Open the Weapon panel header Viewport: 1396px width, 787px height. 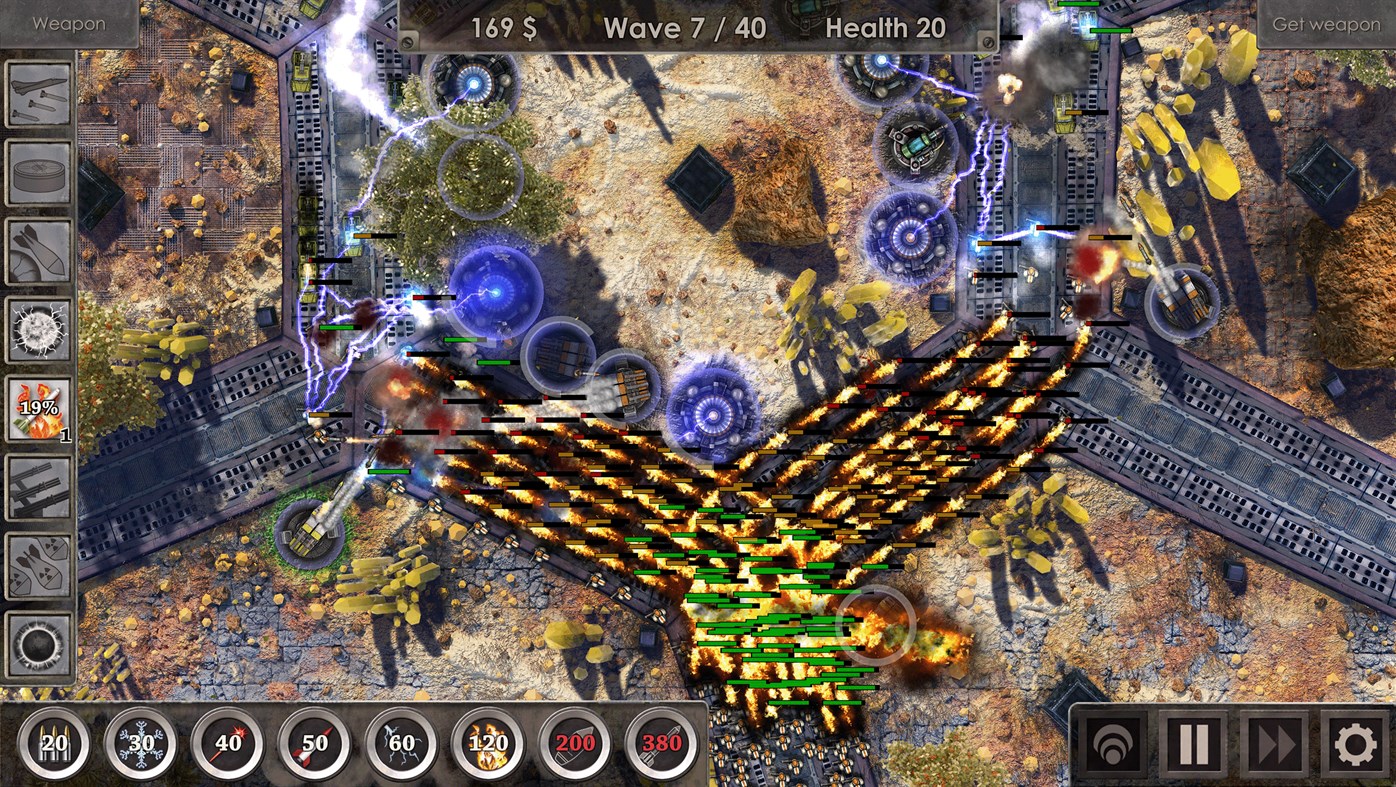[68, 22]
